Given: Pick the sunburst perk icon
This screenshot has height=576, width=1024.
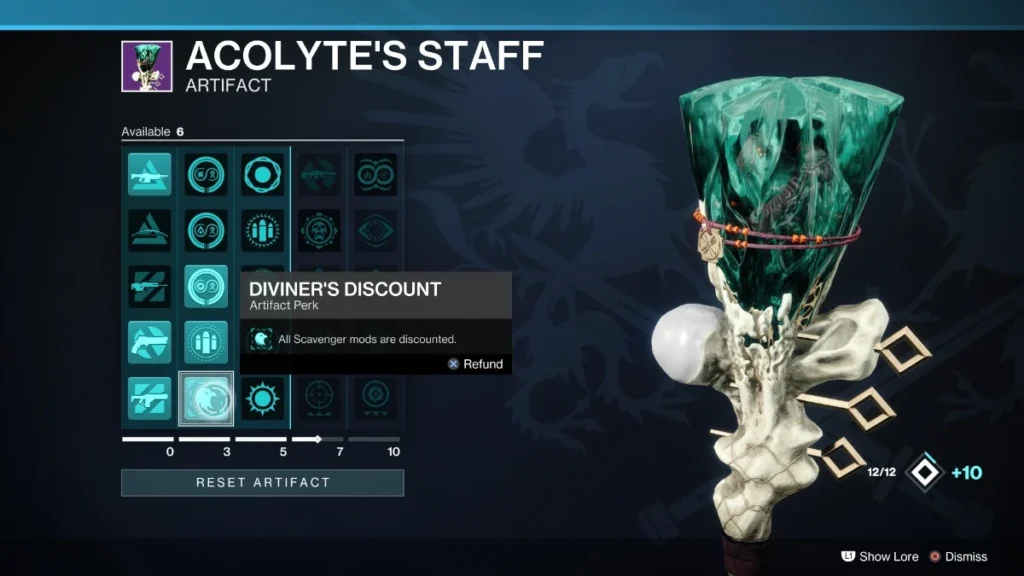Looking at the screenshot, I should (x=263, y=399).
